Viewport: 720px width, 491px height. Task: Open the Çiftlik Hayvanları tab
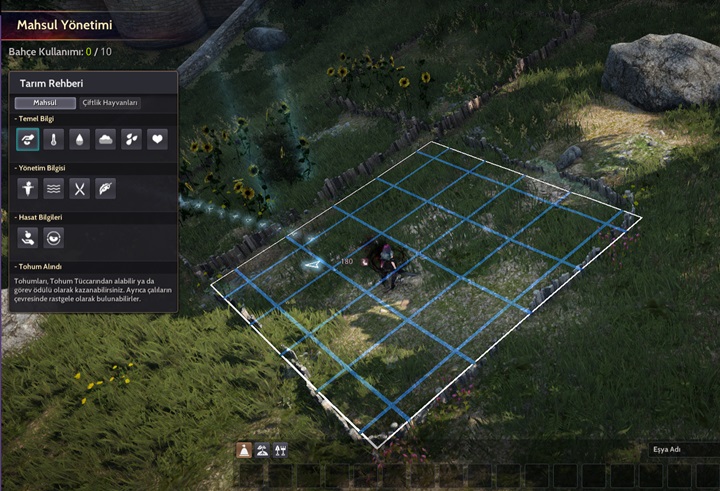[110, 102]
